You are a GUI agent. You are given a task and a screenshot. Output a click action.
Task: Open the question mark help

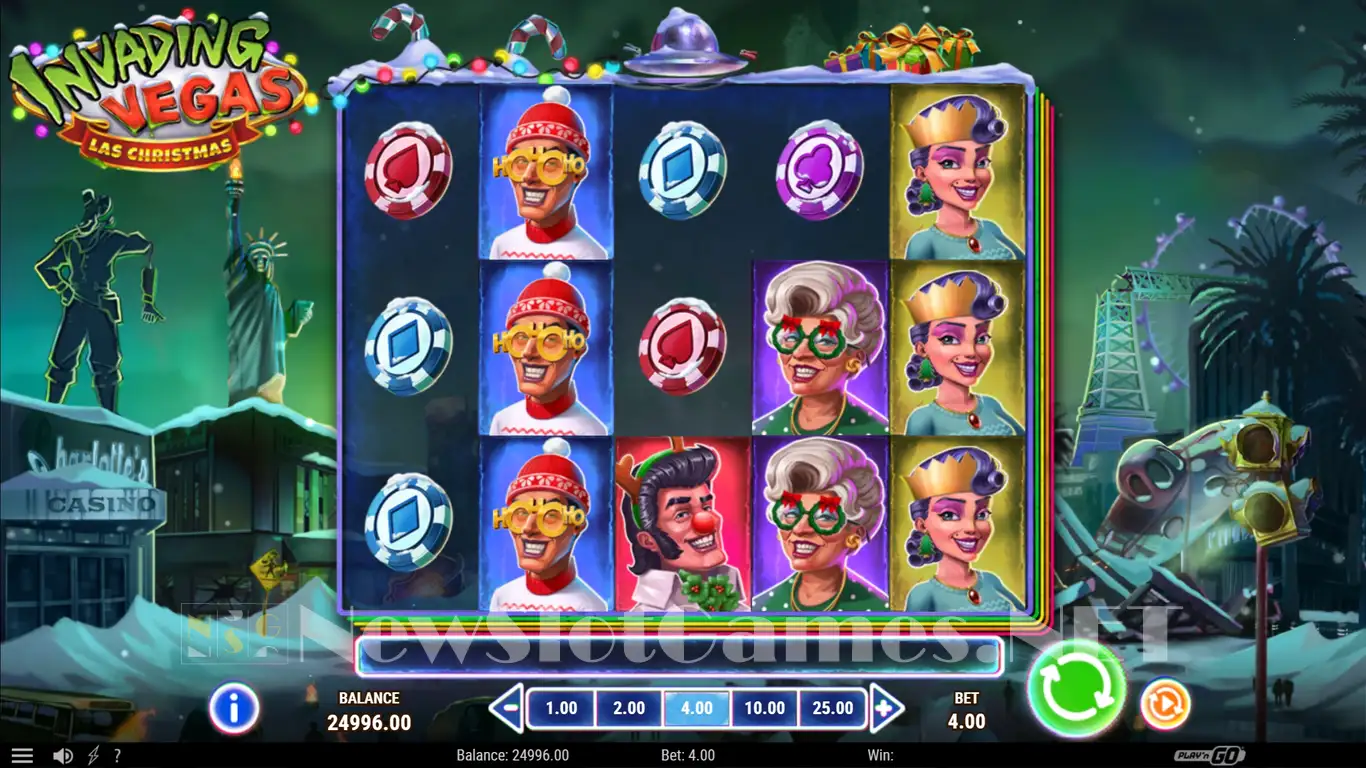click(117, 756)
